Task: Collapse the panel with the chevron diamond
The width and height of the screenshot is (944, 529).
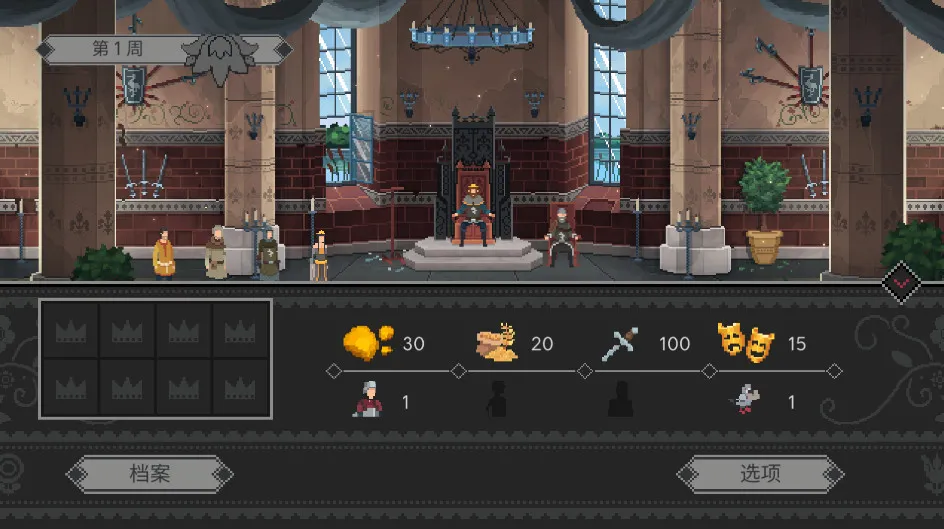Action: pos(902,282)
